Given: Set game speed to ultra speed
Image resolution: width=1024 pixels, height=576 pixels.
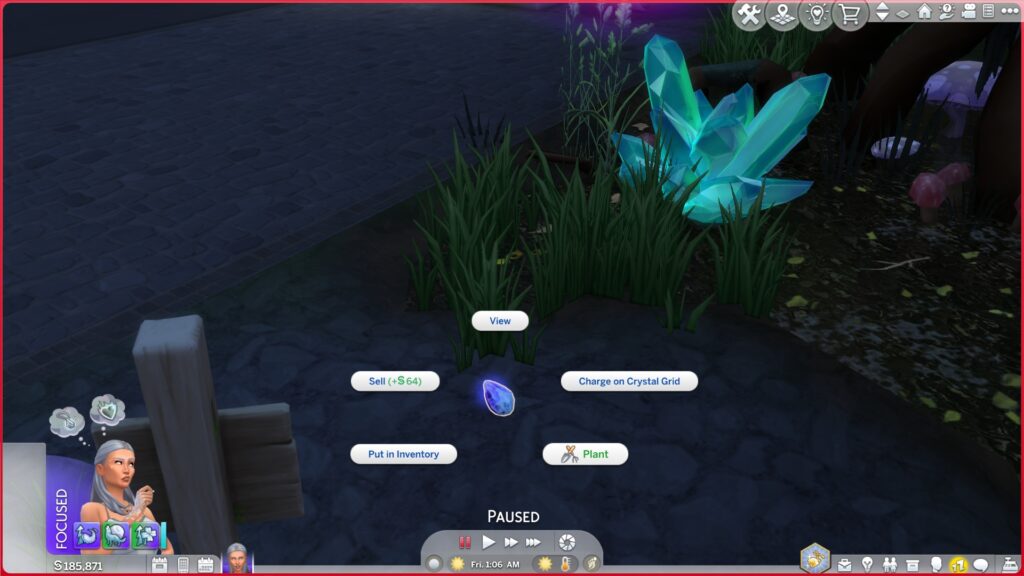Looking at the screenshot, I should pos(533,542).
